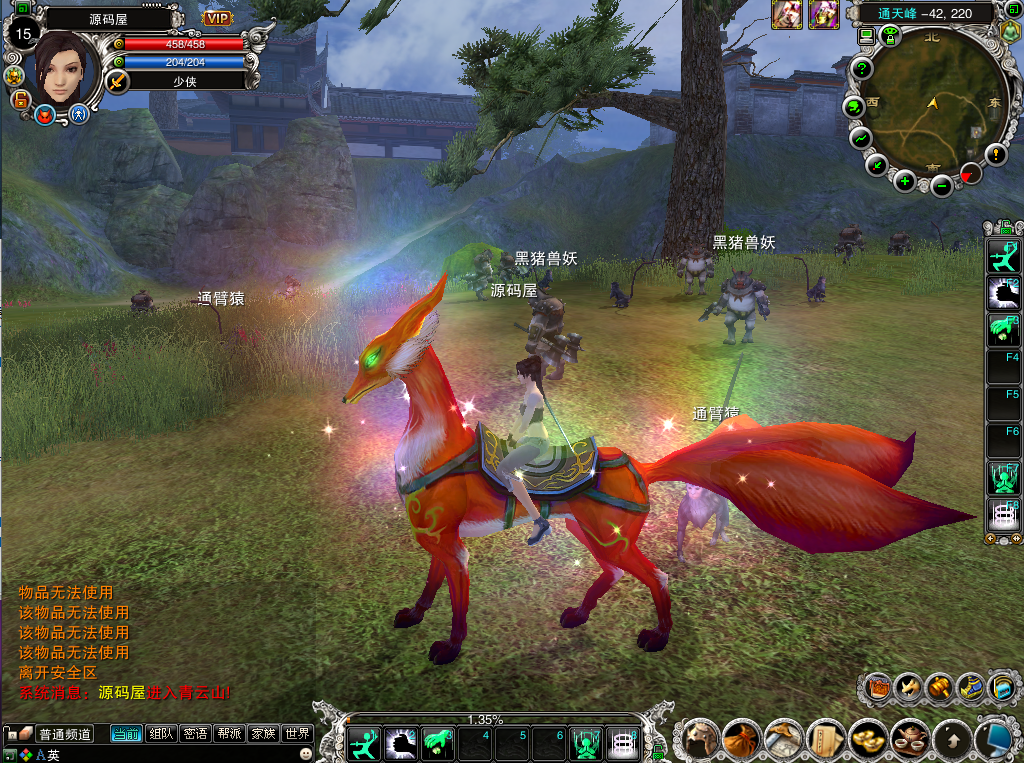Screen dimensions: 1024x763
Task: Choose the 帮派 chat tab
Action: (x=229, y=734)
